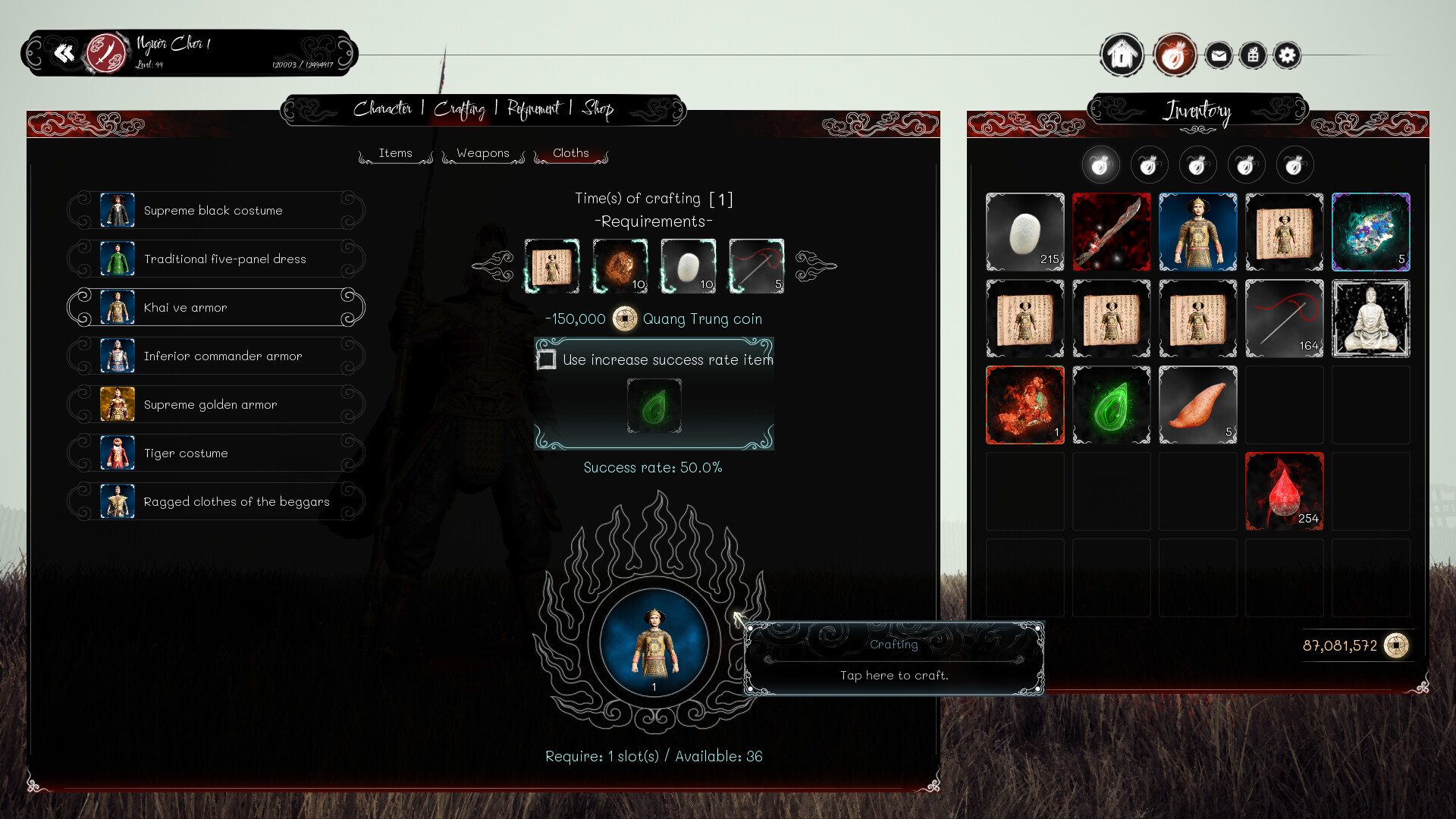Switch to the Weapons tab
The width and height of the screenshot is (1456, 819).
(x=482, y=153)
